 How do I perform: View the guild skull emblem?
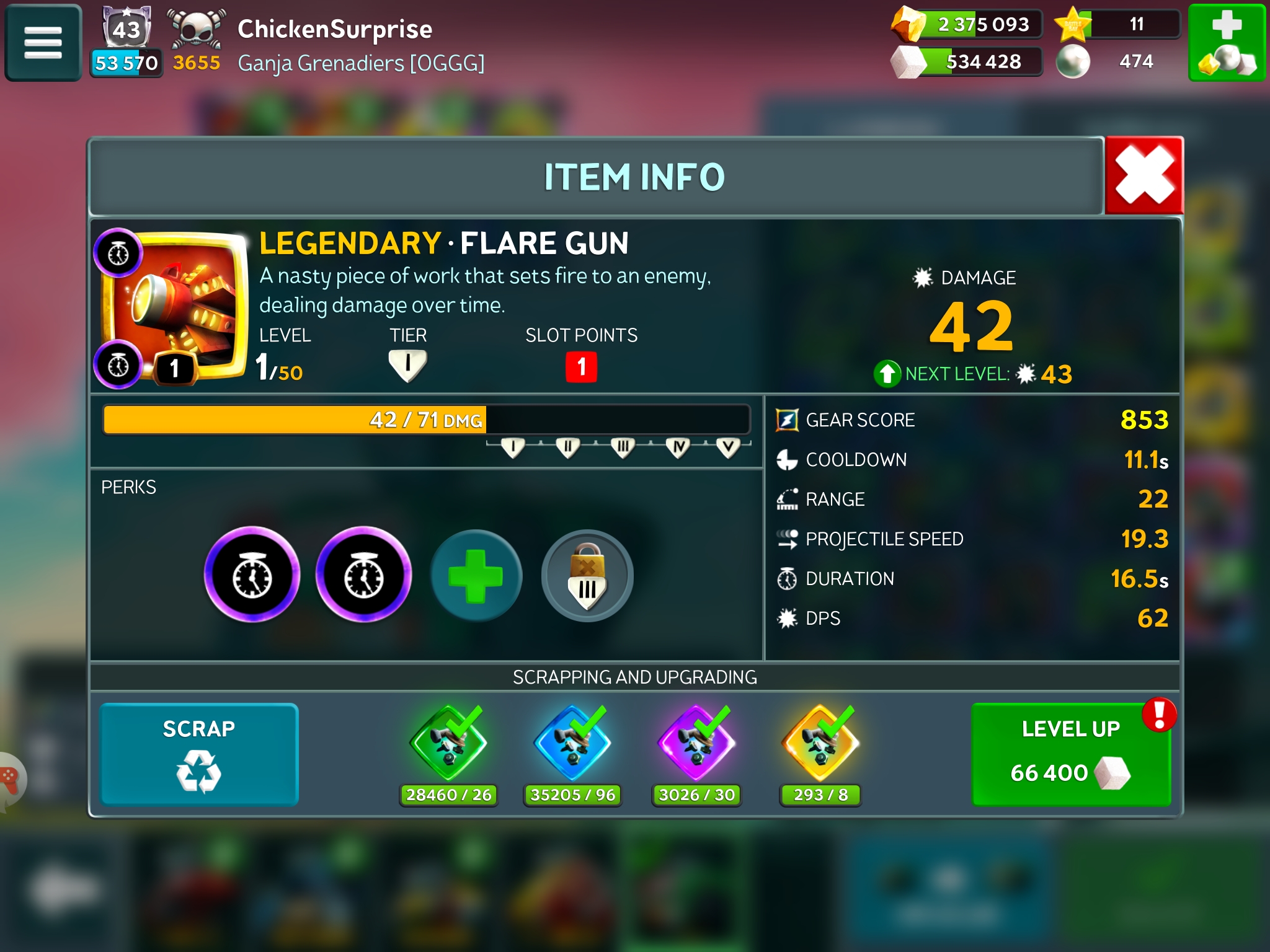click(x=197, y=28)
